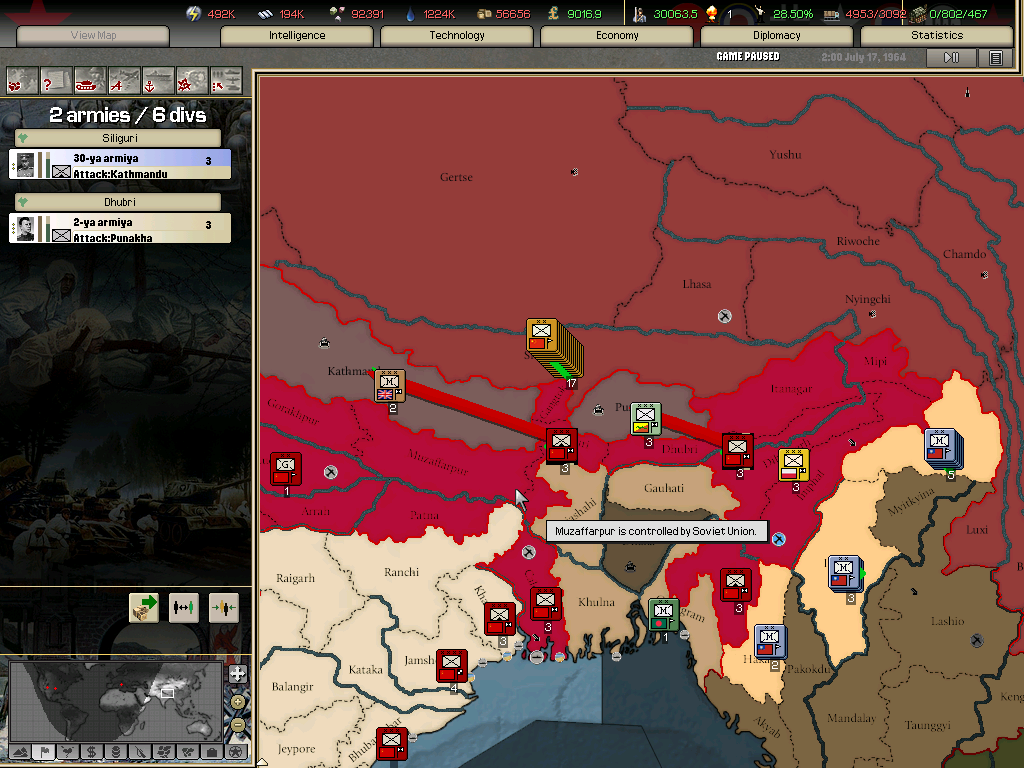Open the Statistics tab
The width and height of the screenshot is (1024, 768).
pyautogui.click(x=937, y=36)
